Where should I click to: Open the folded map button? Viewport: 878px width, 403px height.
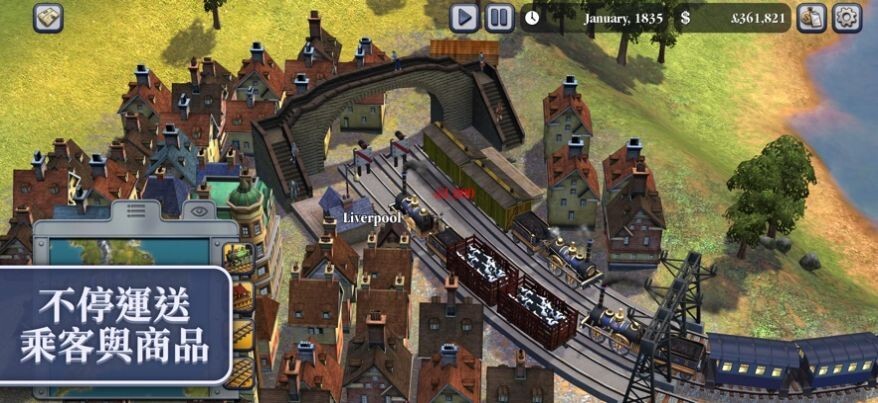pyautogui.click(x=48, y=17)
